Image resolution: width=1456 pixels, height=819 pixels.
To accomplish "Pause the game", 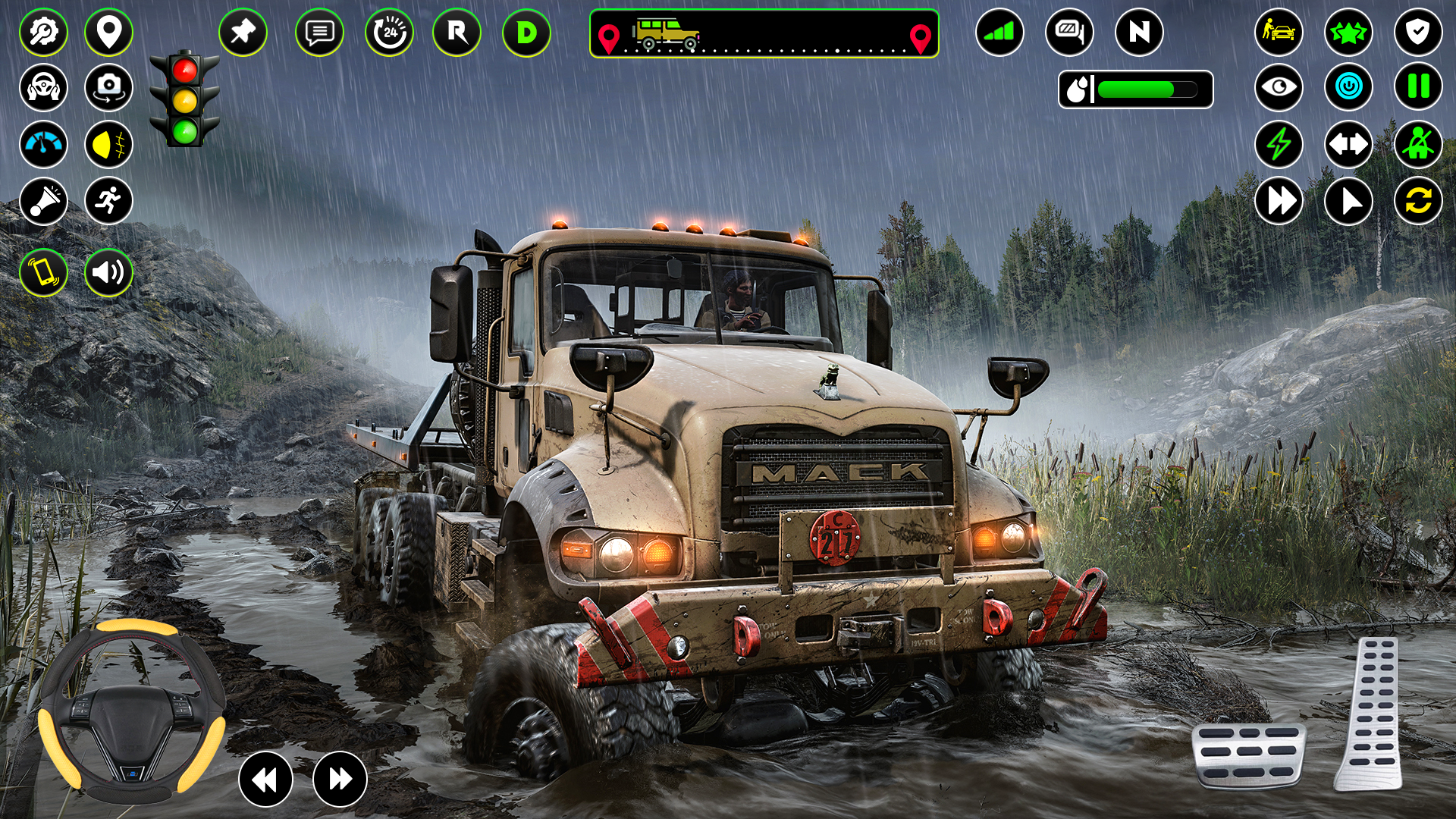I will point(1418,87).
